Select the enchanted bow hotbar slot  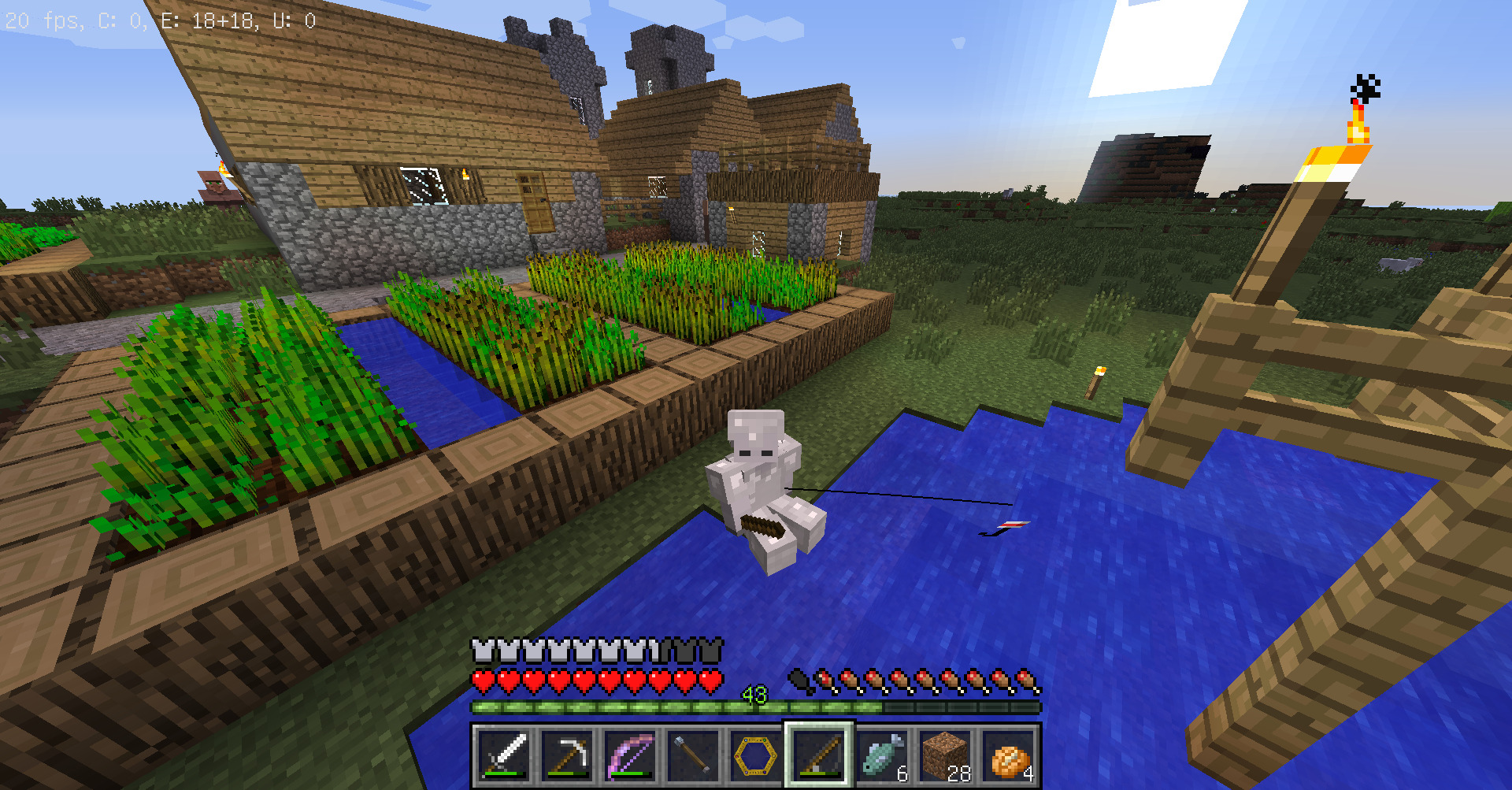tap(631, 755)
